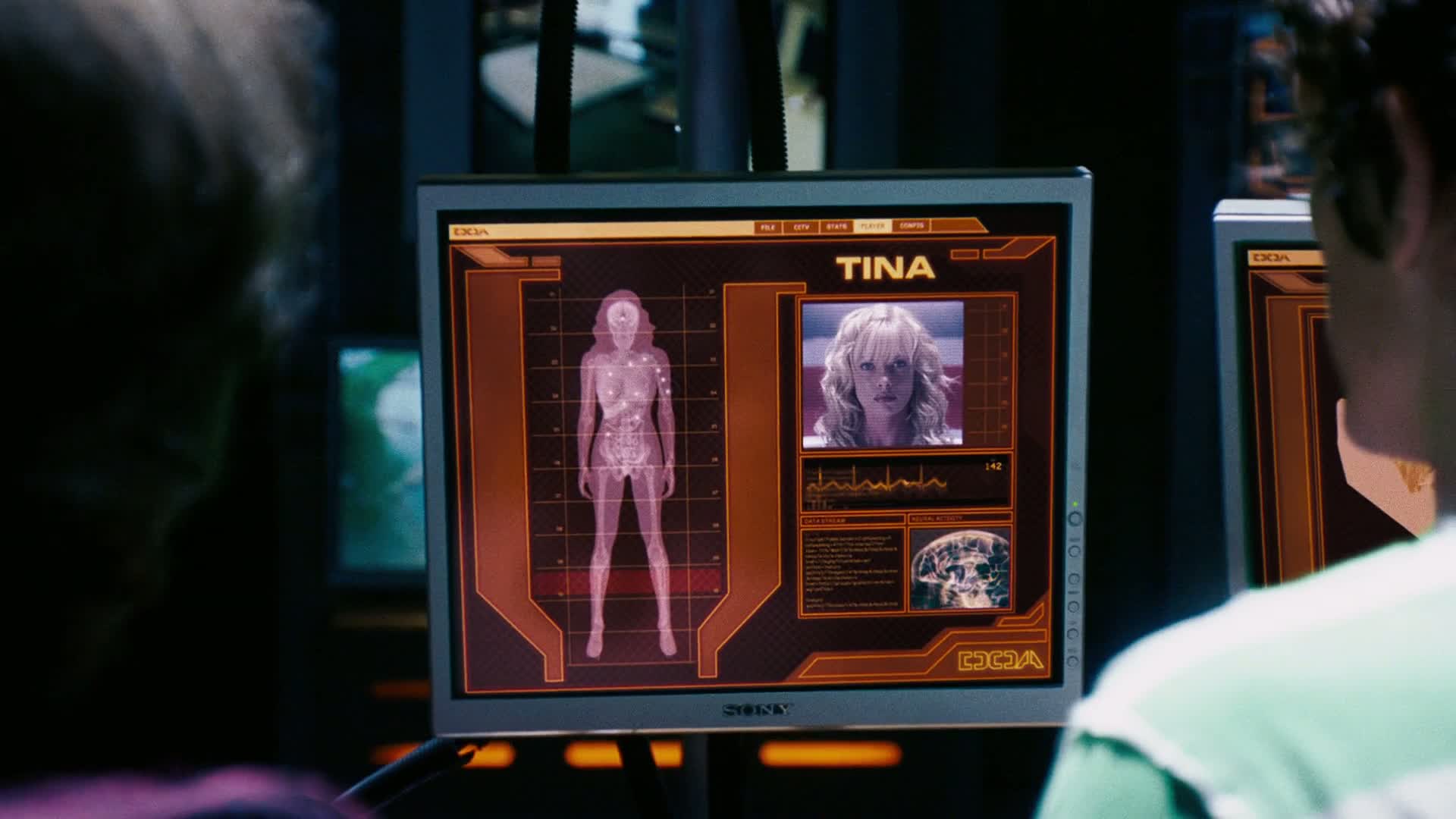The height and width of the screenshot is (819, 1456).
Task: Select the PLAYER tab
Action: point(872,227)
